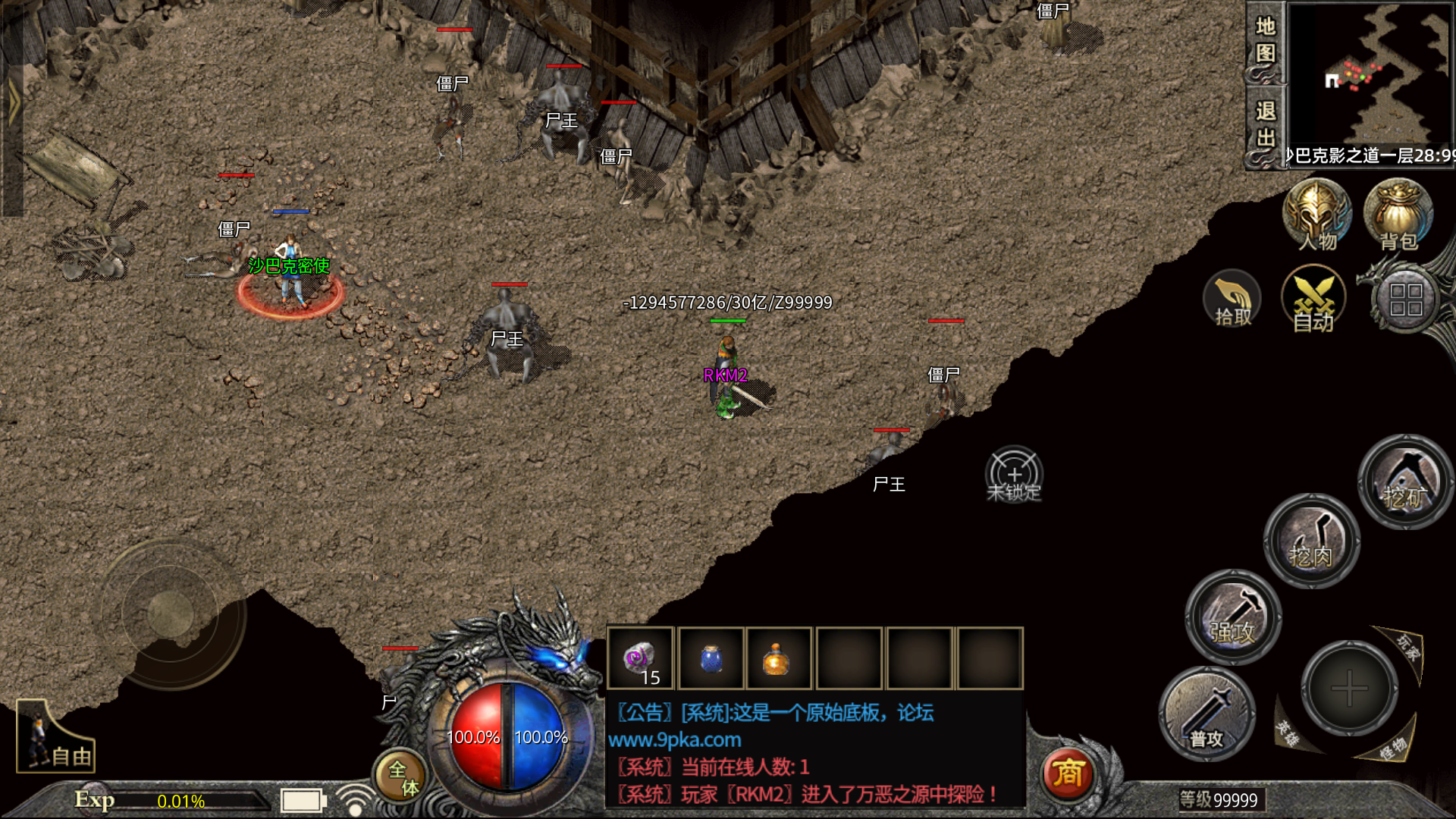This screenshot has width=1456, height=819.
Task: Tap the 拾取 pickup button
Action: [1232, 299]
